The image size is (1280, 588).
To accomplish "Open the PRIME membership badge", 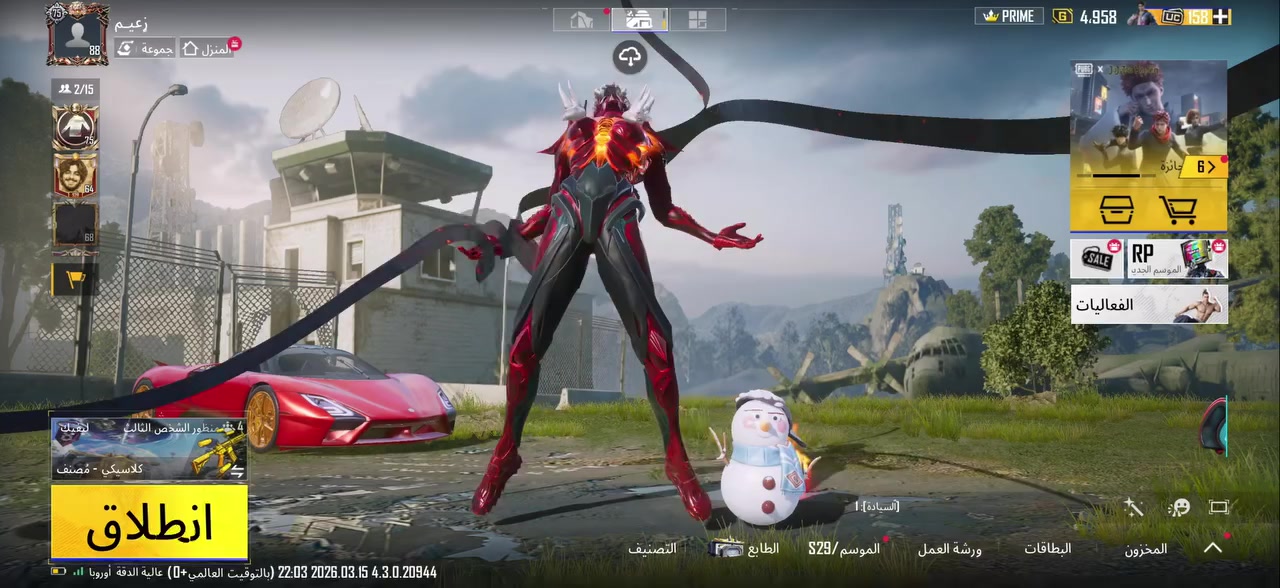I will pos(1009,16).
